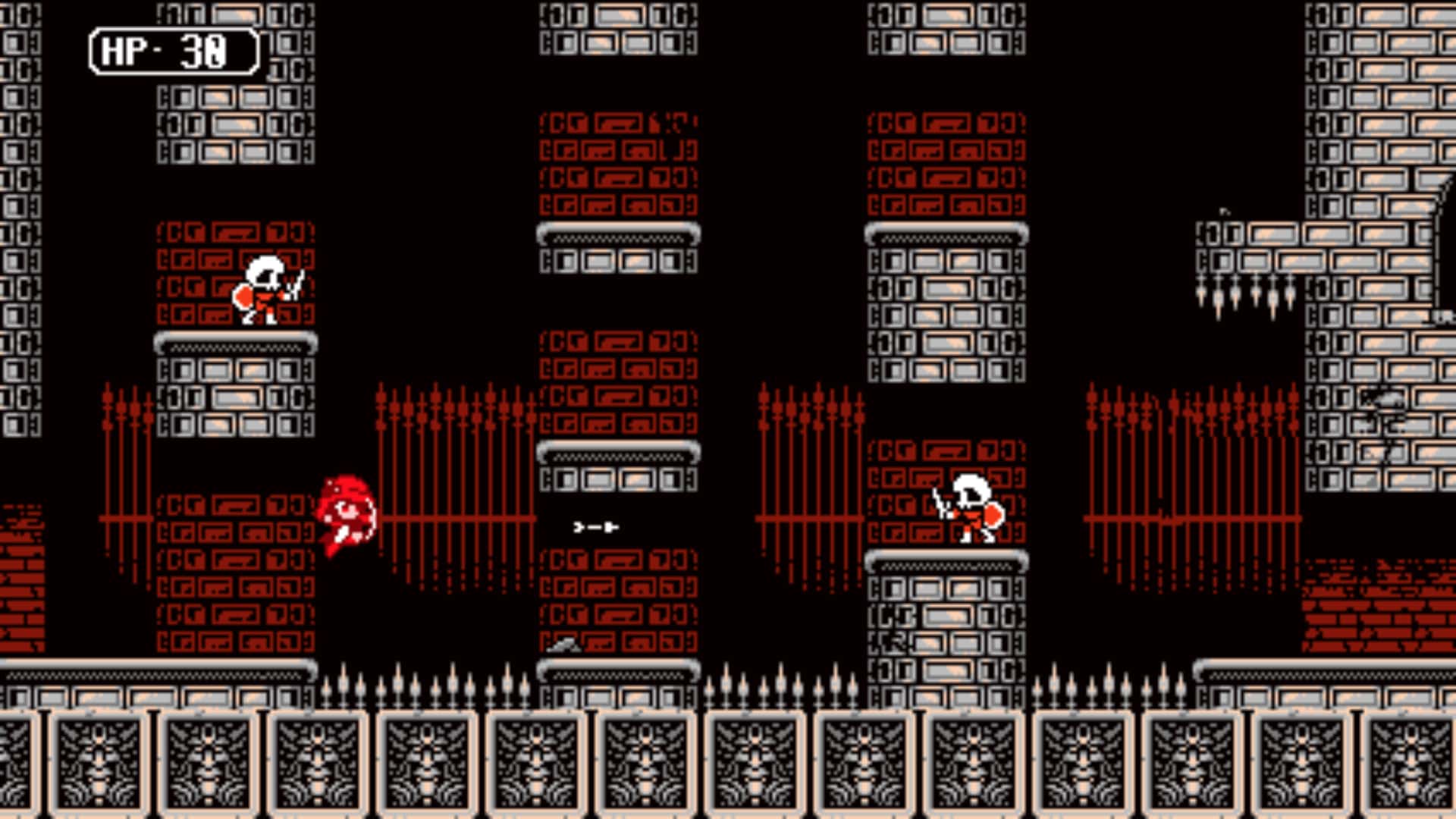Click the arrow projectile mid-air
The height and width of the screenshot is (819, 1456).
pyautogui.click(x=594, y=528)
